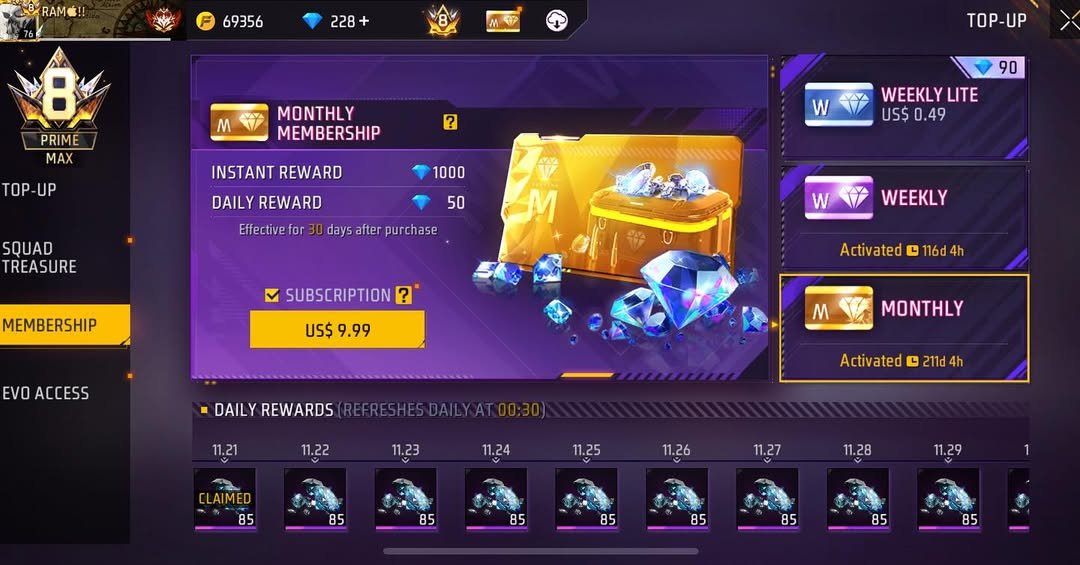
Task: Switch to Squad Treasure section
Action: click(x=40, y=257)
